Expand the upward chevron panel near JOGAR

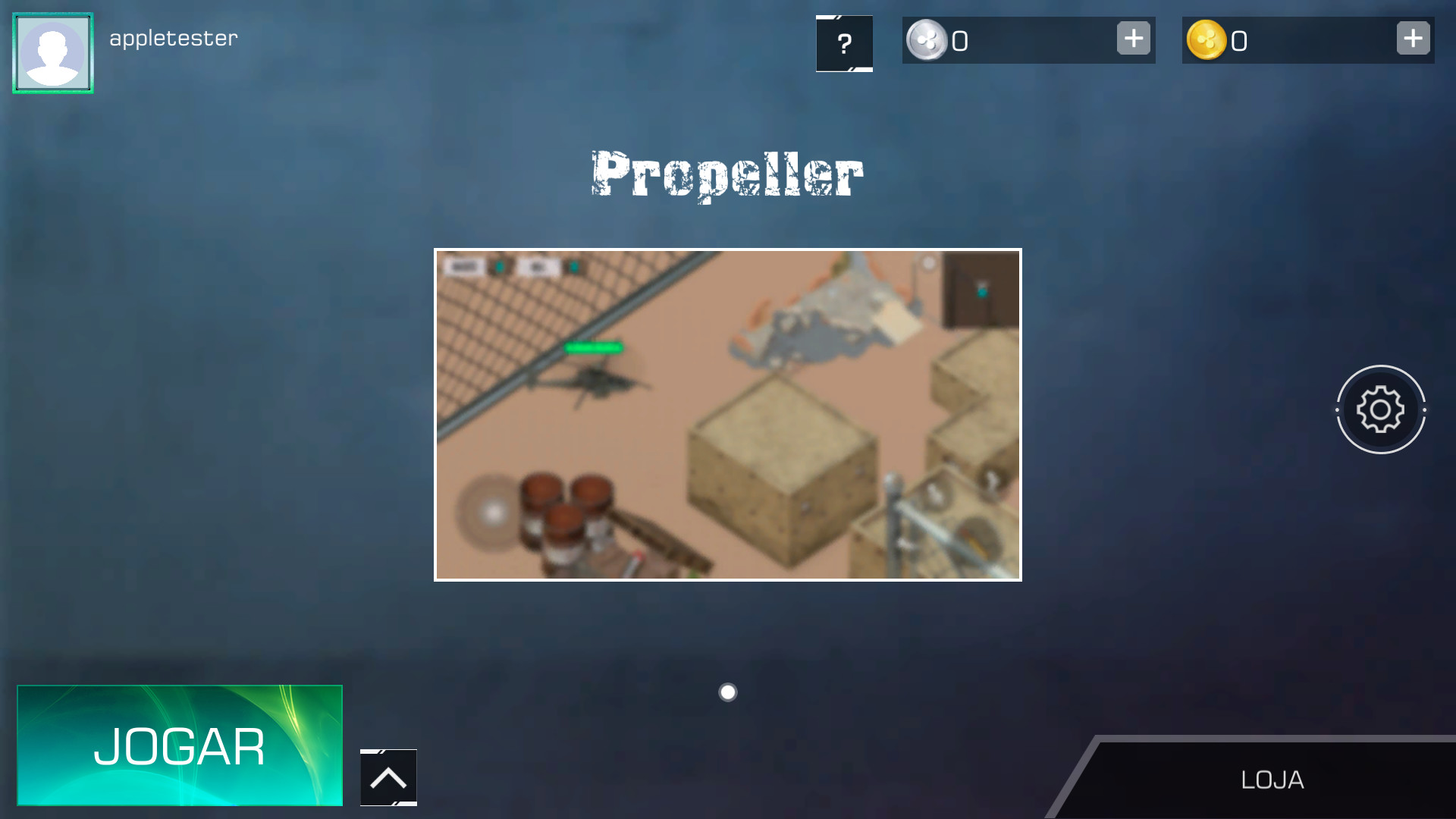click(x=388, y=777)
